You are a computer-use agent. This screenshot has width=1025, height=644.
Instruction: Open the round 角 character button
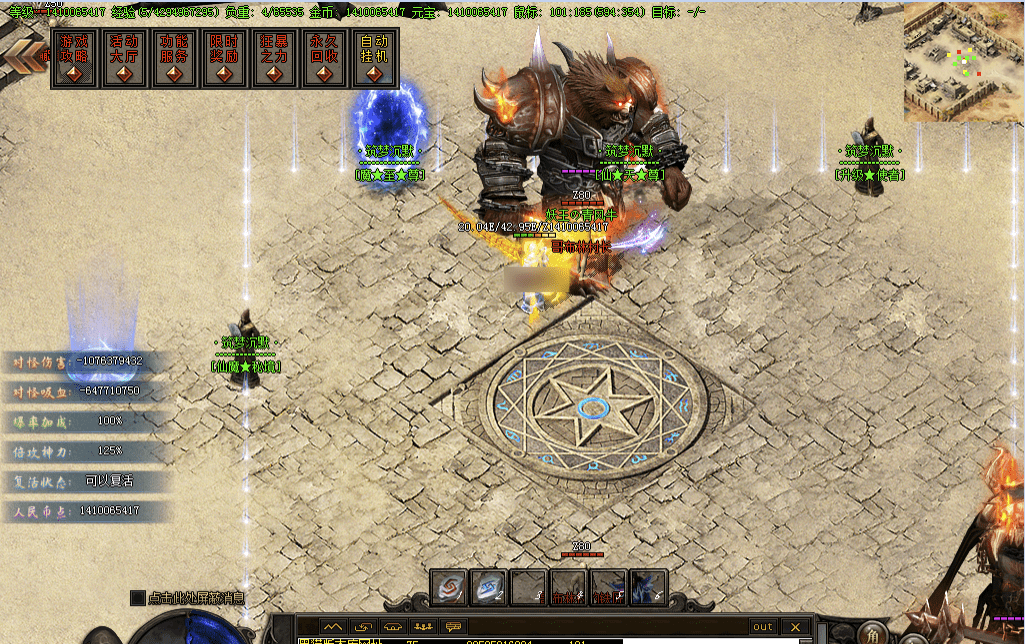point(873,635)
